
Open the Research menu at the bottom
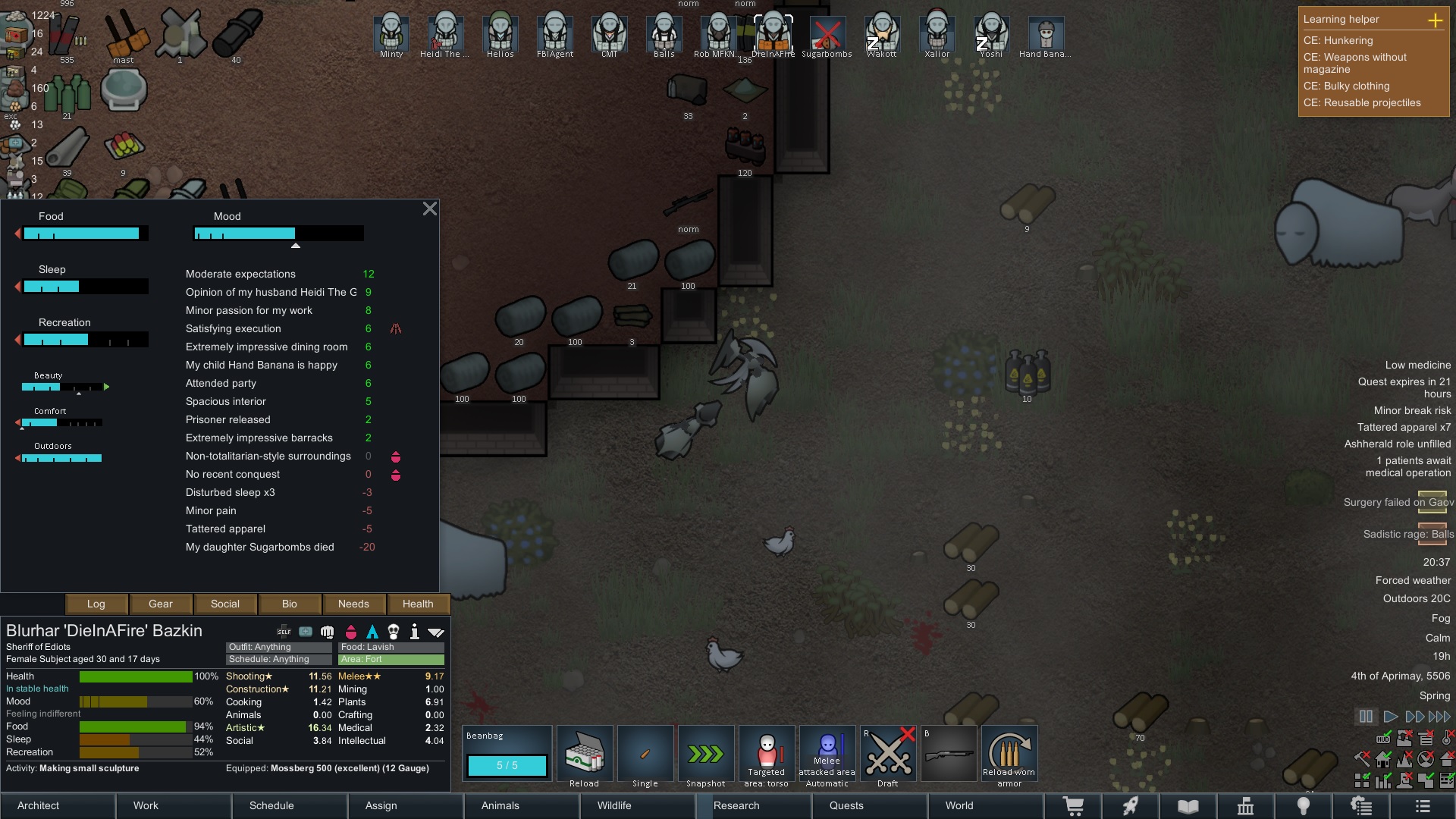pos(736,806)
